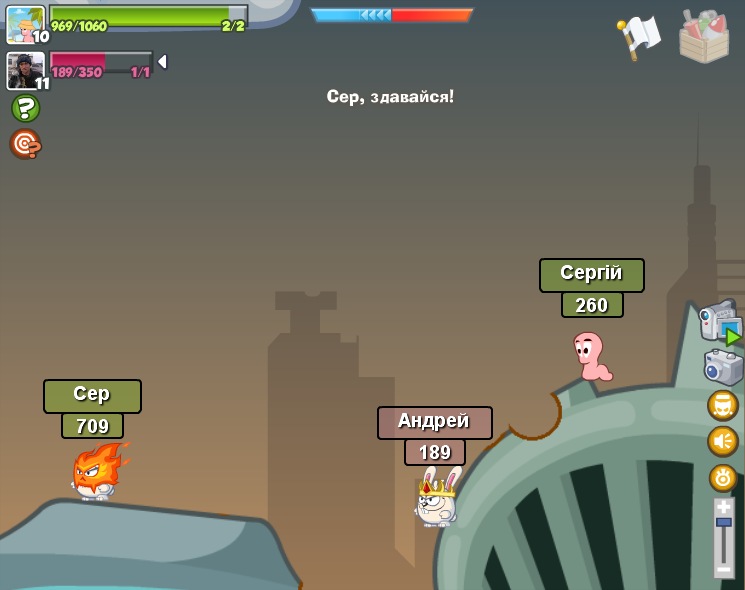Viewport: 745px width, 590px height.
Task: Select the beach avatar of the level 10 player
Action: tap(25, 23)
